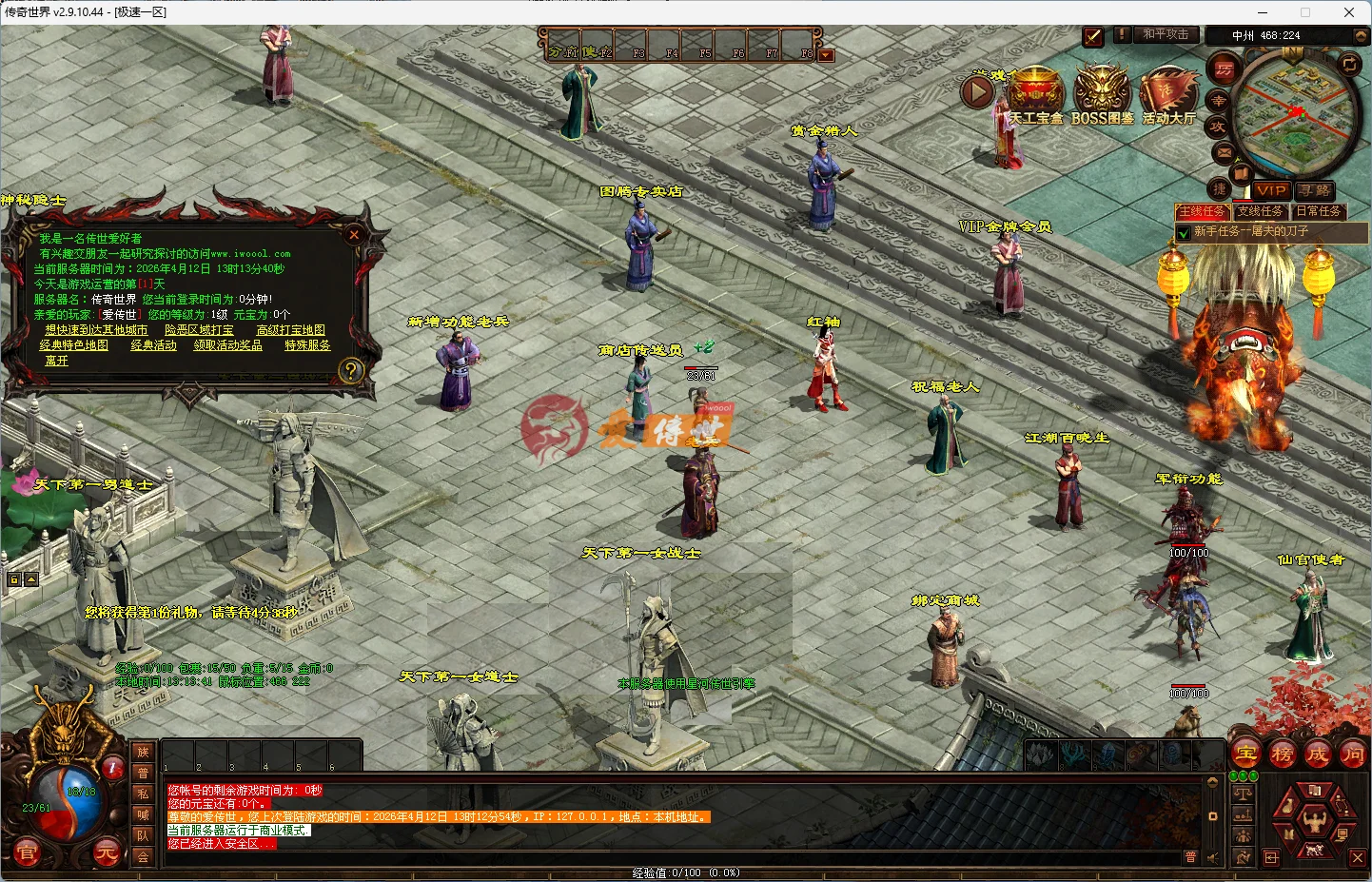
Task: Click the 经验值 experience bar at the bottom
Action: [x=685, y=871]
